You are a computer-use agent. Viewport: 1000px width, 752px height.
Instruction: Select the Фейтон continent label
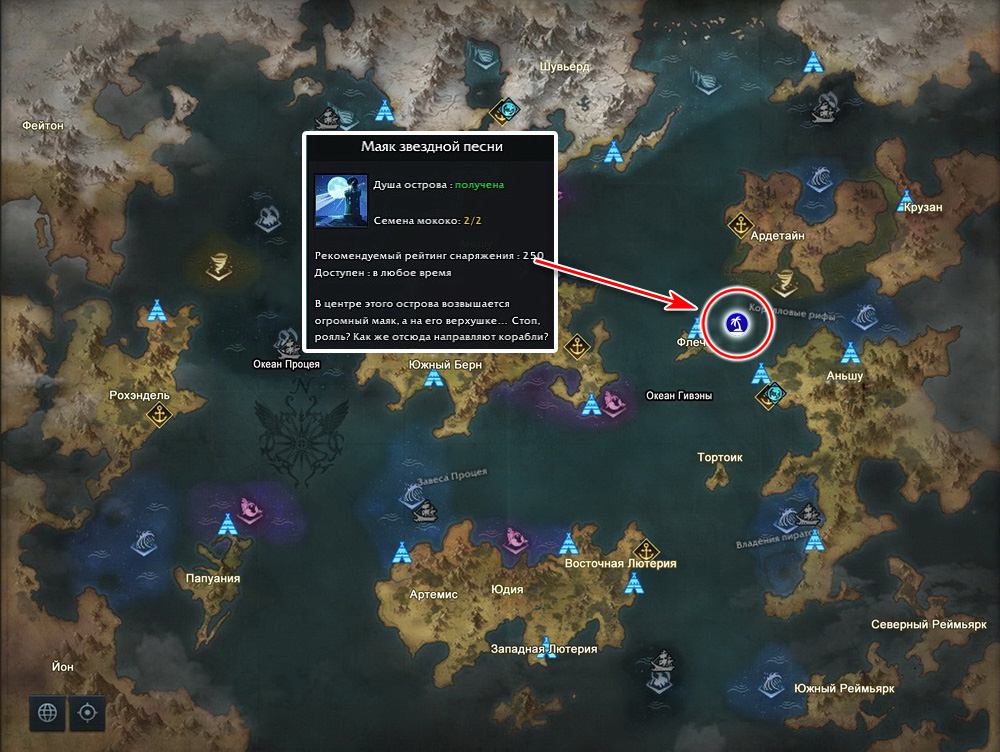tap(42, 126)
